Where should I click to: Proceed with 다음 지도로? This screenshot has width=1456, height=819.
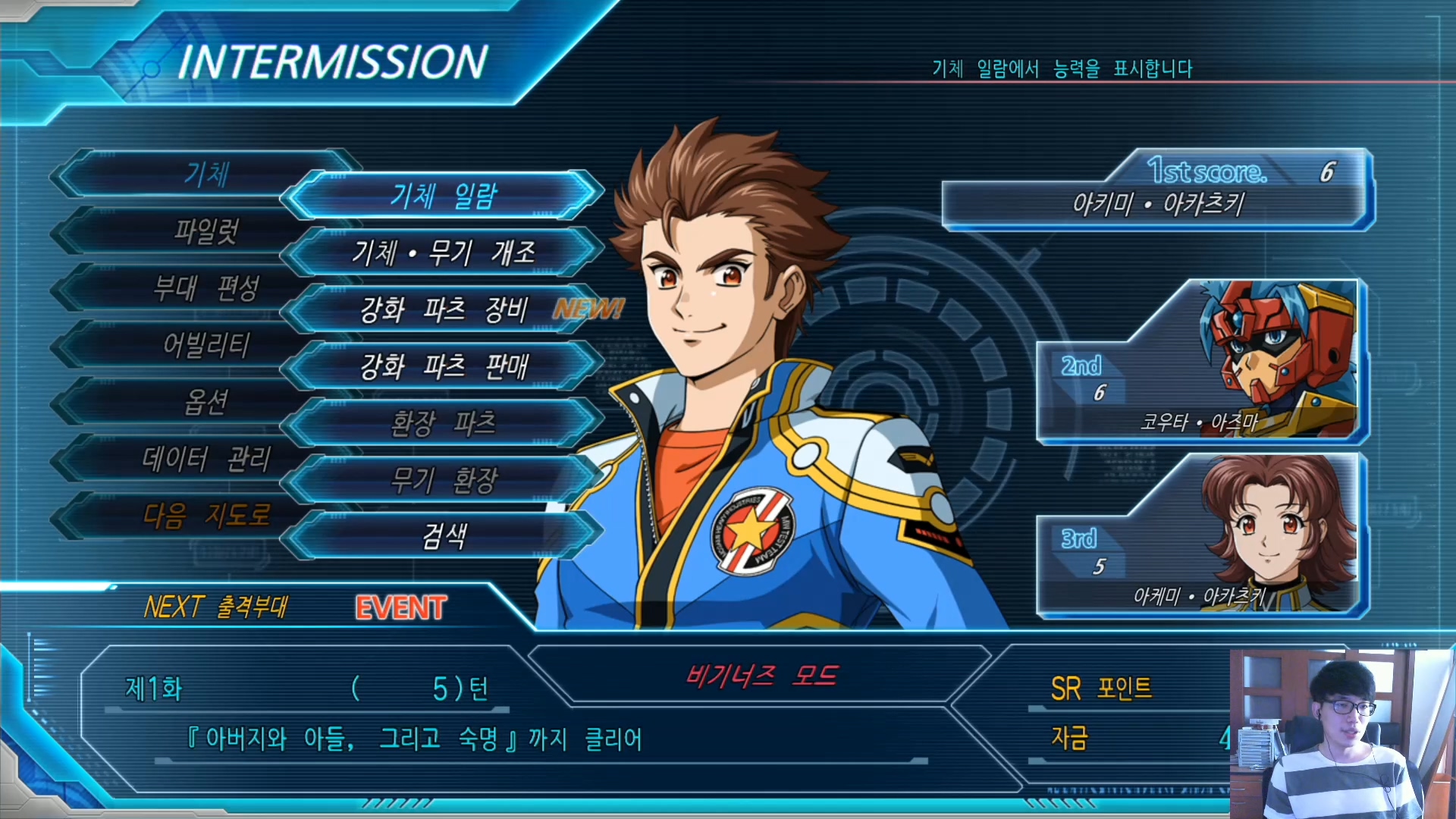coord(206,516)
